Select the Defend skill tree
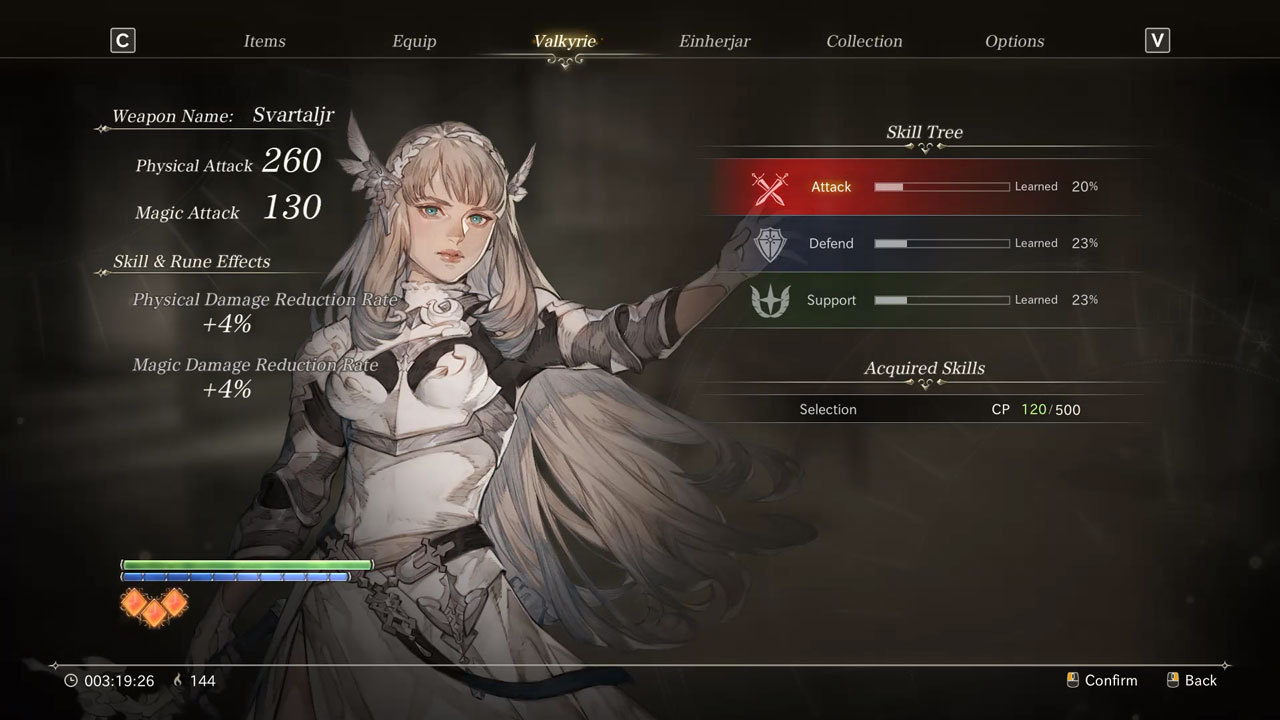Image resolution: width=1280 pixels, height=720 pixels. pyautogui.click(x=925, y=243)
